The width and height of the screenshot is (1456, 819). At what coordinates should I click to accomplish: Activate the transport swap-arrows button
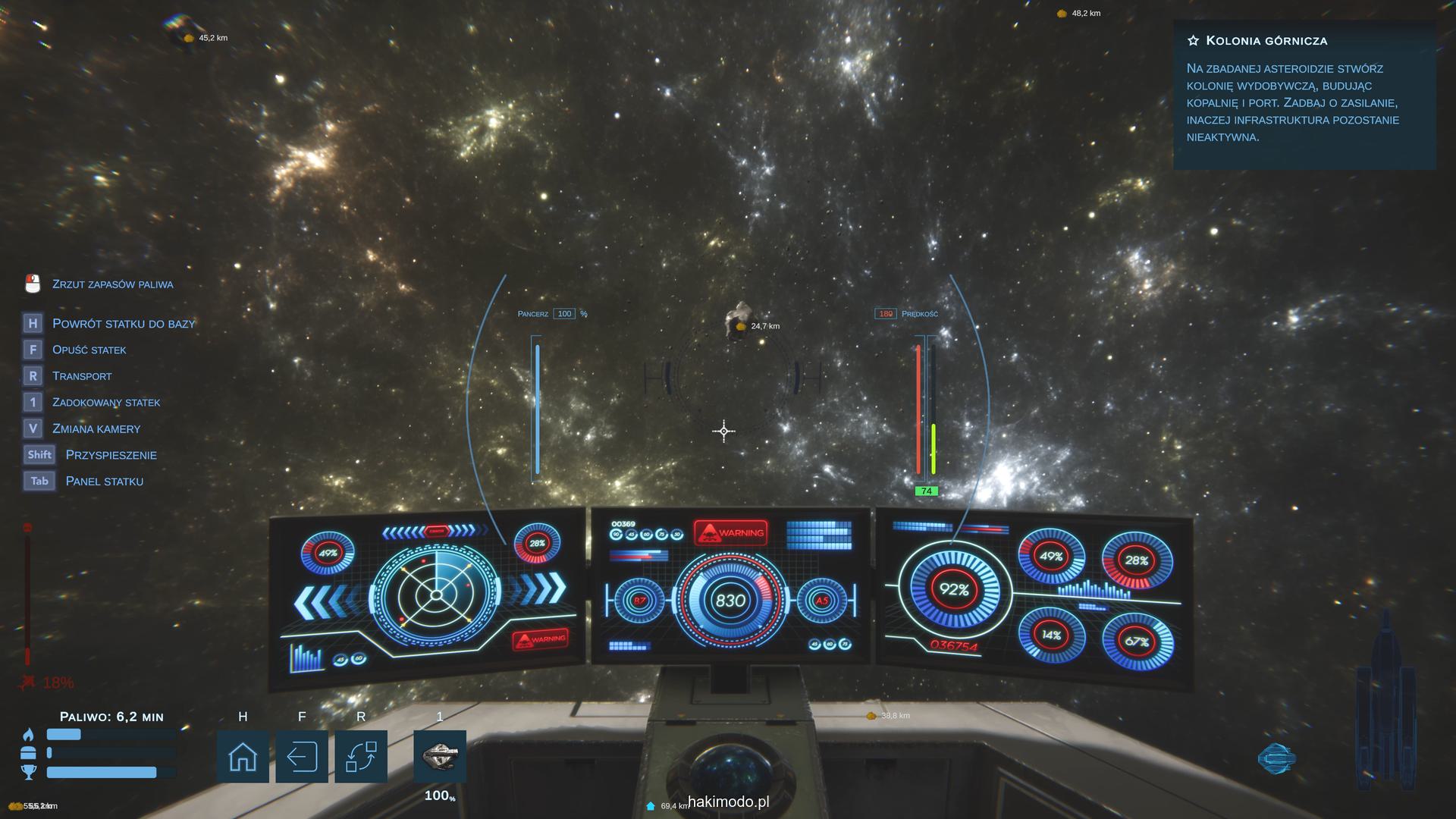pyautogui.click(x=361, y=756)
